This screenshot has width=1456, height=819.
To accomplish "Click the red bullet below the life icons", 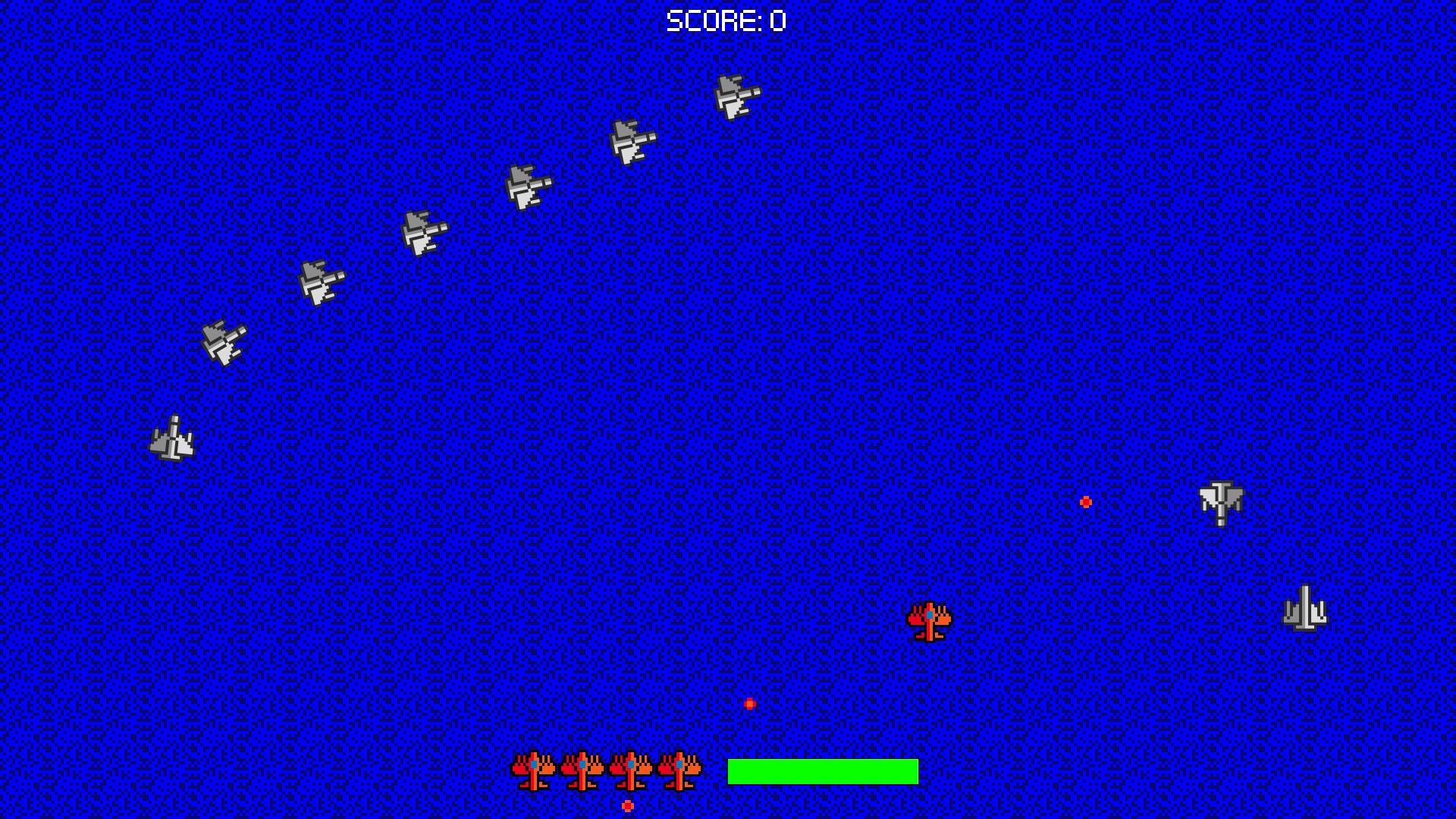I will pos(627,807).
